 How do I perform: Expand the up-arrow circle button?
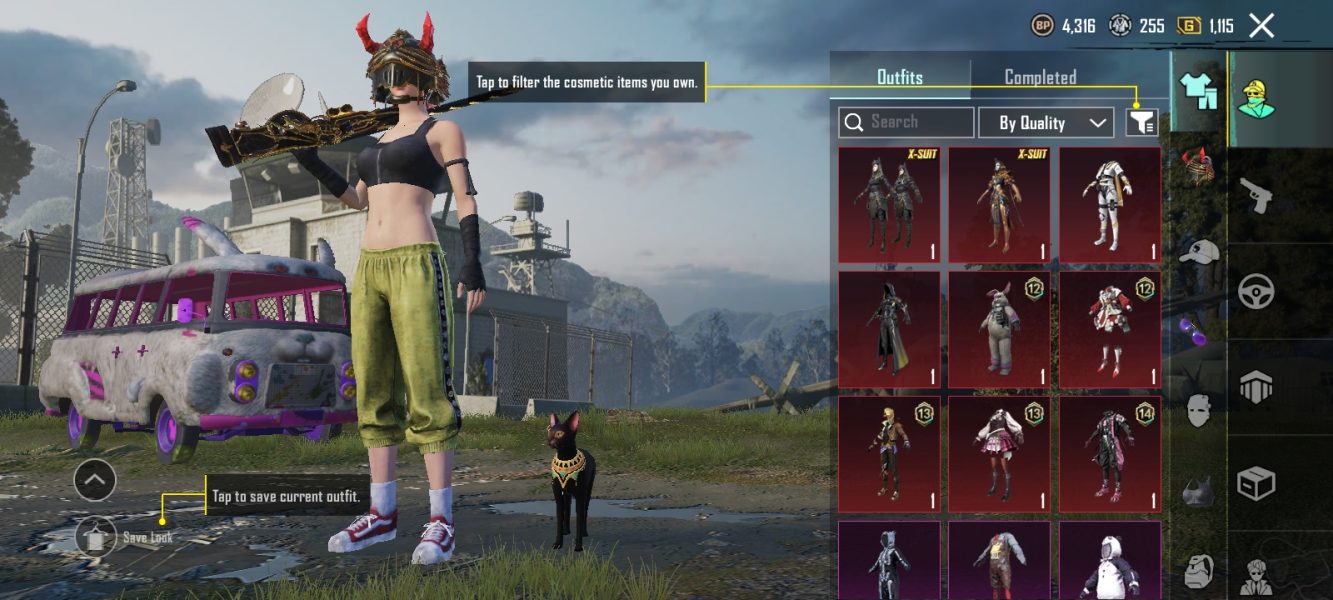[x=95, y=481]
